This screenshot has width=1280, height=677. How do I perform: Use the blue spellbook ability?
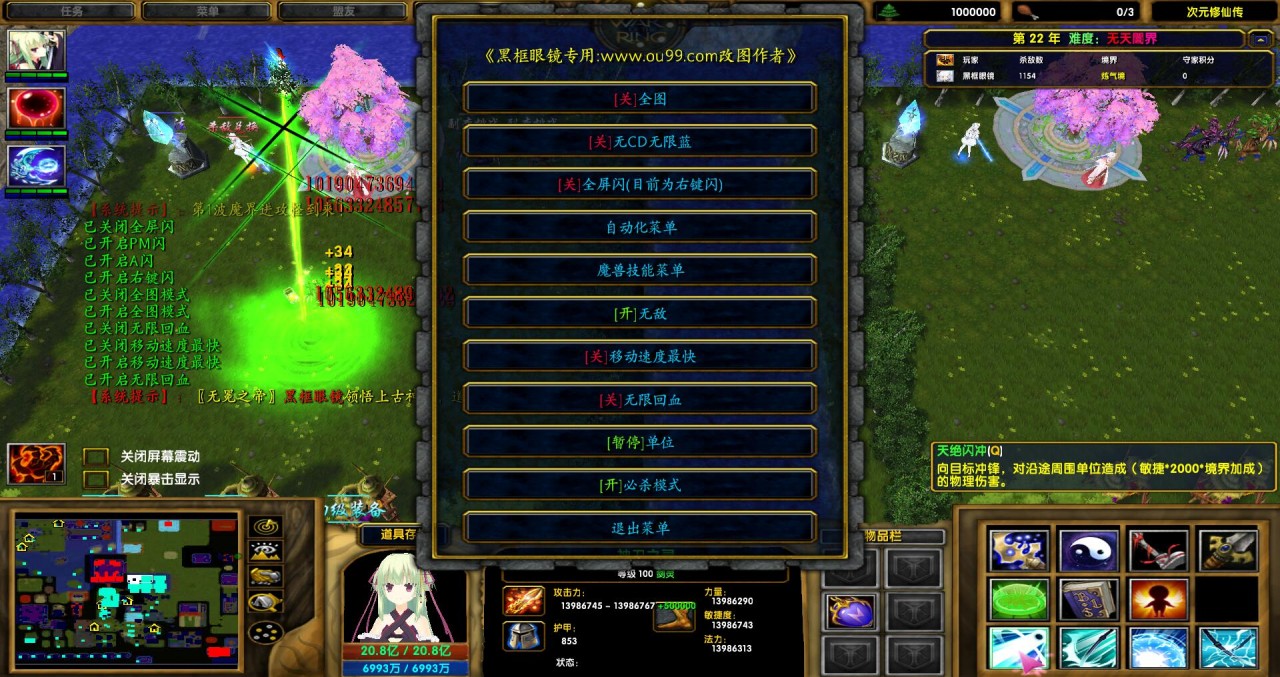[x=1088, y=599]
